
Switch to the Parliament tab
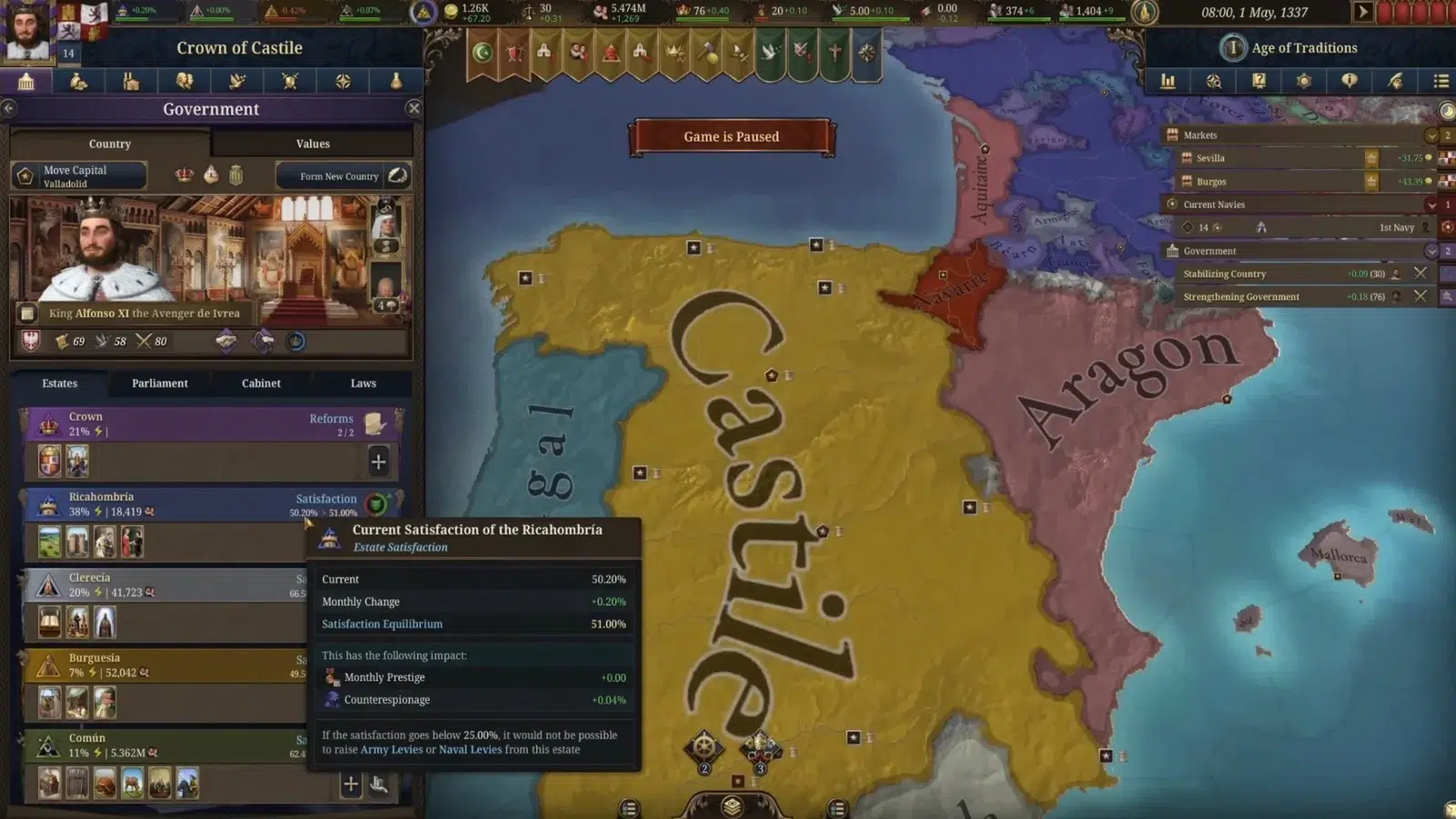[x=158, y=383]
